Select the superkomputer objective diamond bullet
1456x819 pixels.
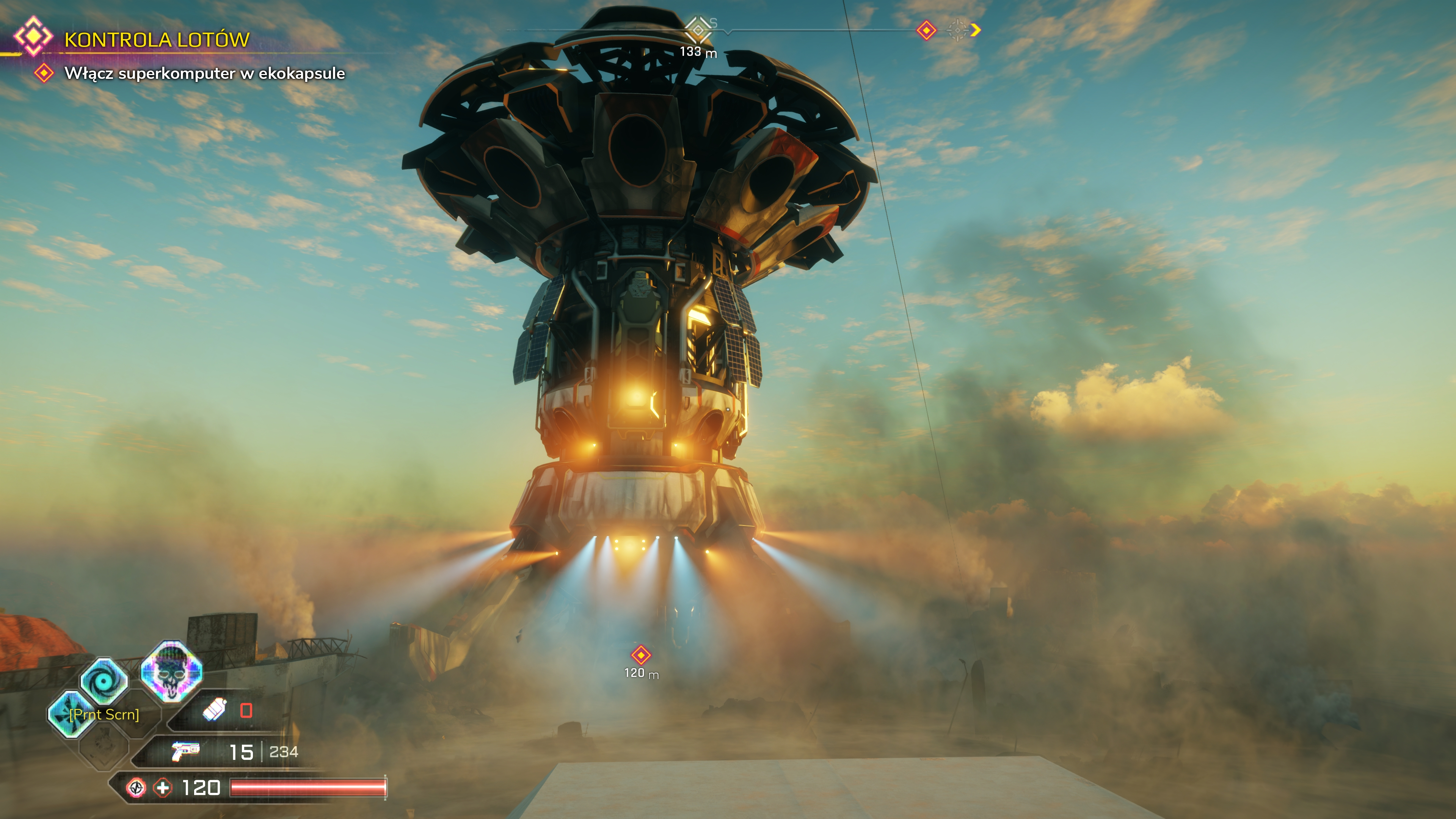[x=44, y=73]
